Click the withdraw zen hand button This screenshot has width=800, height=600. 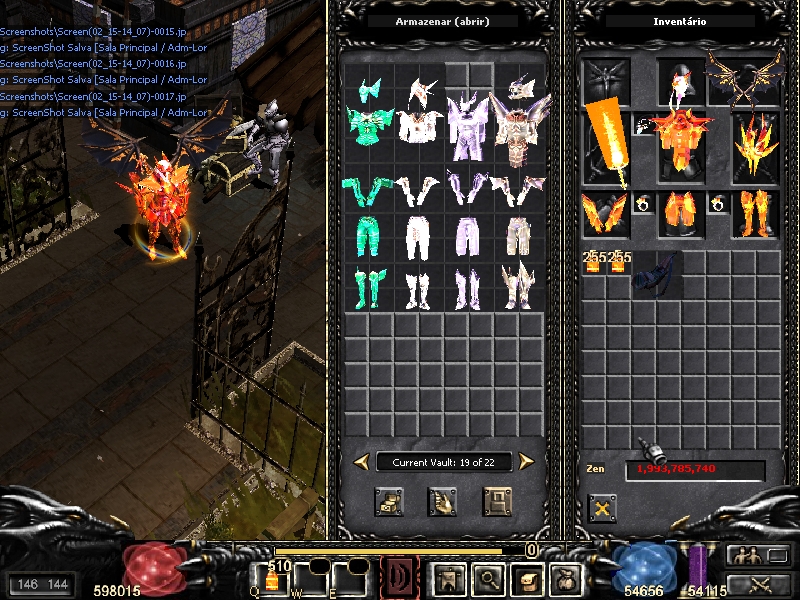pyautogui.click(x=443, y=501)
